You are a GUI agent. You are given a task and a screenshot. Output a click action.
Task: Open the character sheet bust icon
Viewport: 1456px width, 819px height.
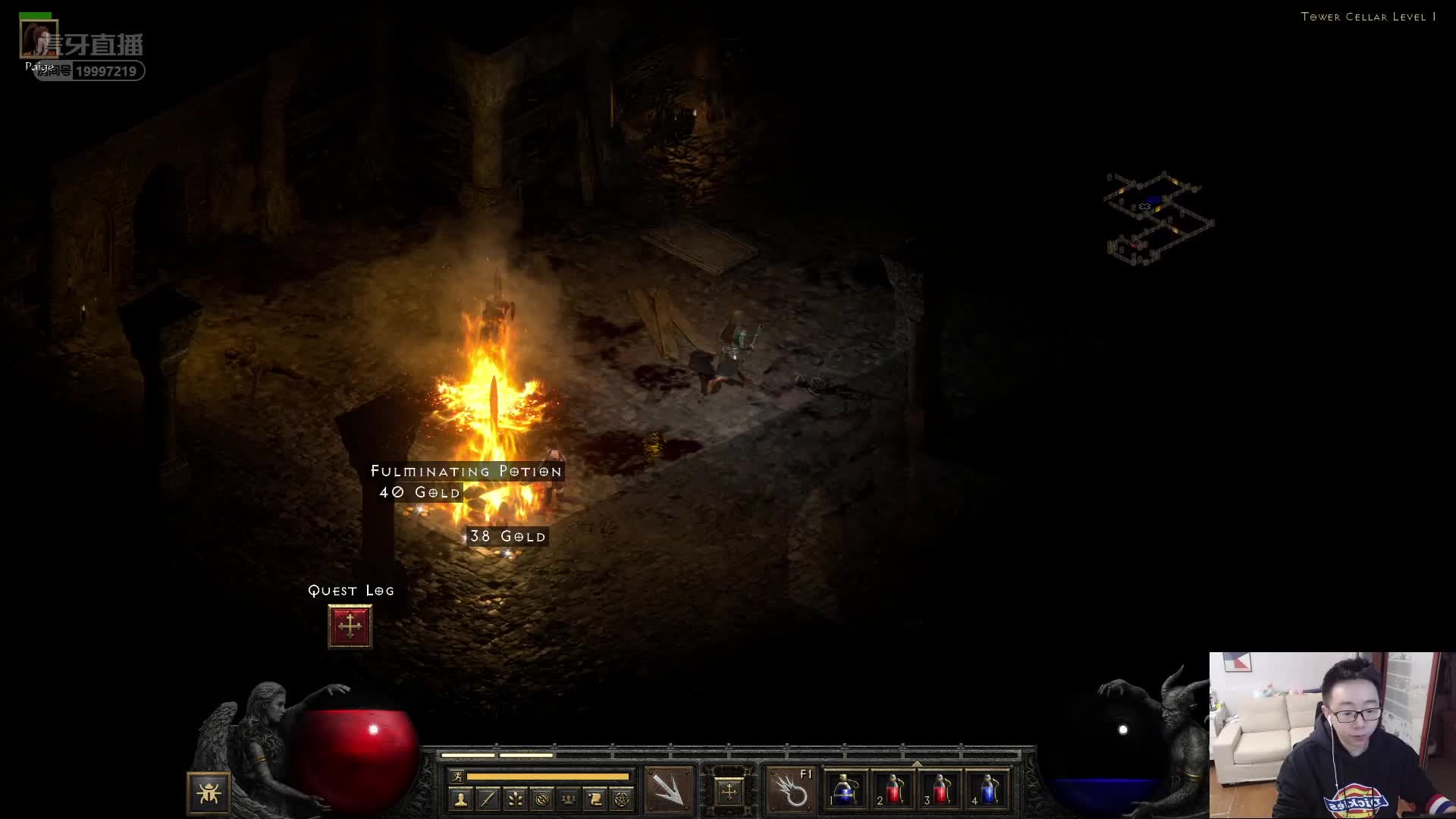point(460,799)
